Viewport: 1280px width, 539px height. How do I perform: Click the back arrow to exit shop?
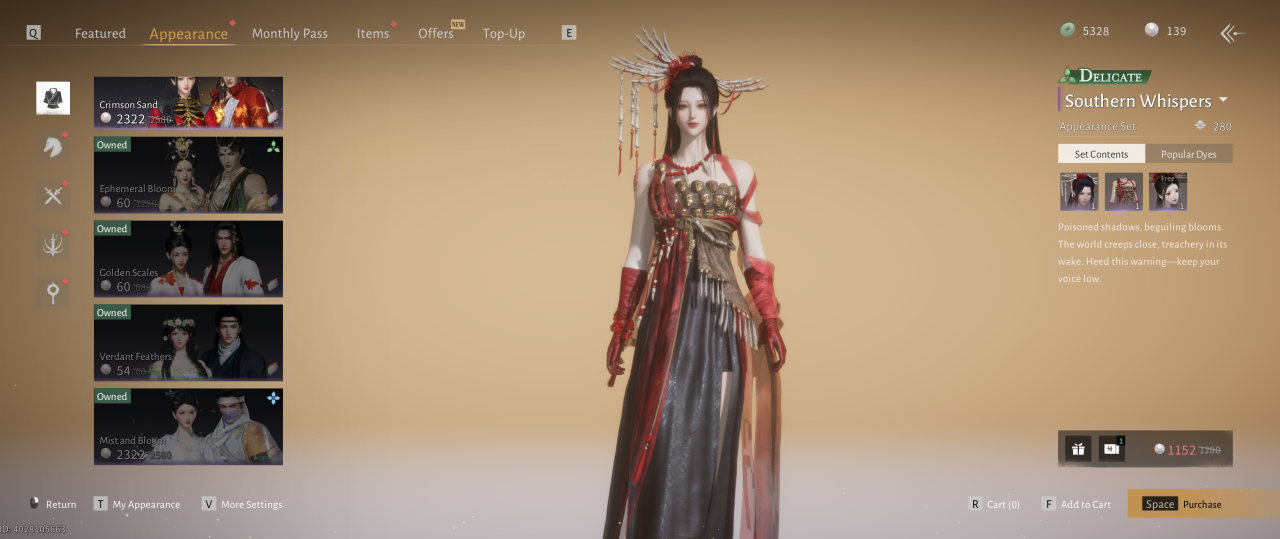1232,33
